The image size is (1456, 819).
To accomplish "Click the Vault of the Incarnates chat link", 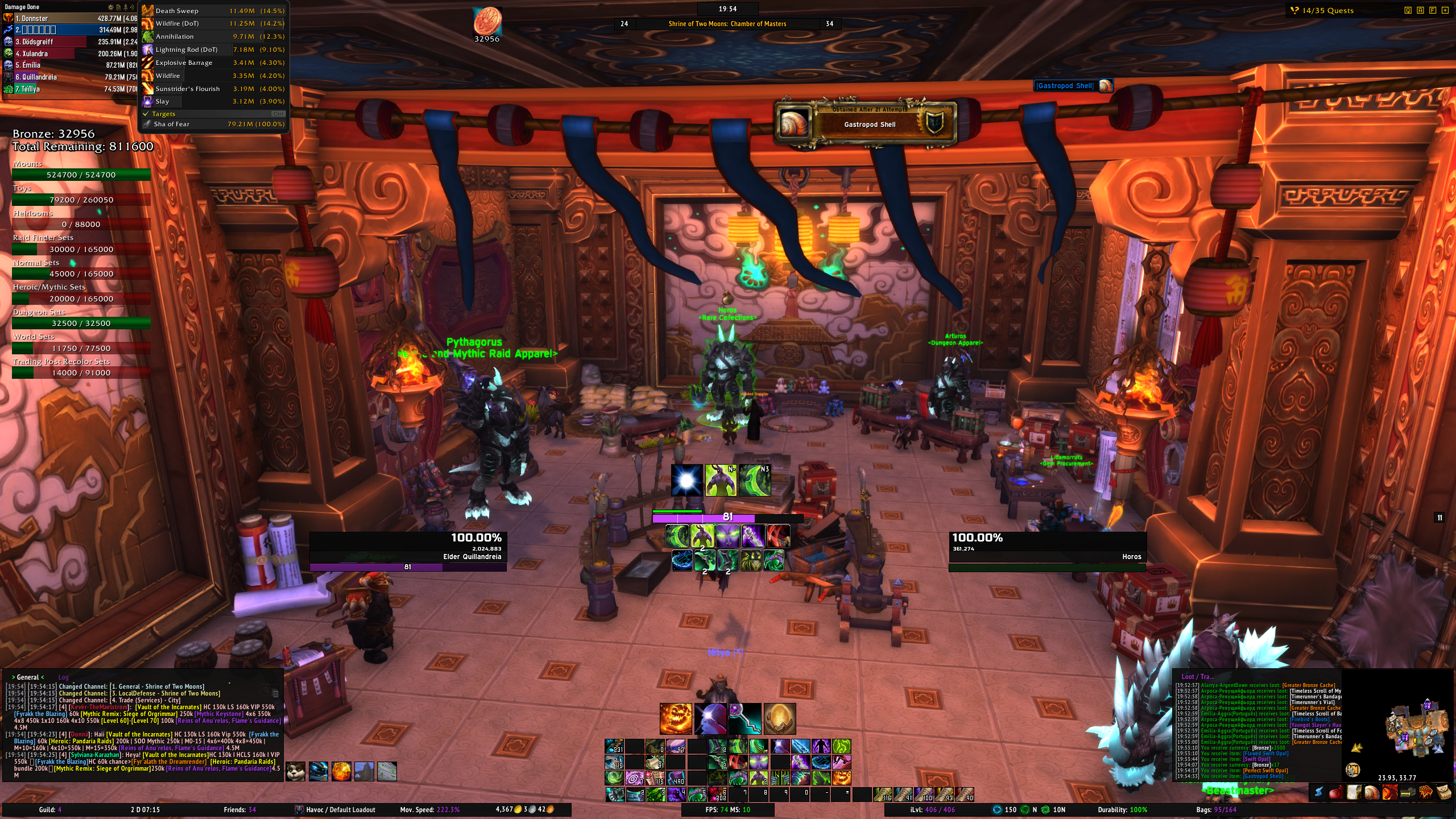I will (168, 708).
